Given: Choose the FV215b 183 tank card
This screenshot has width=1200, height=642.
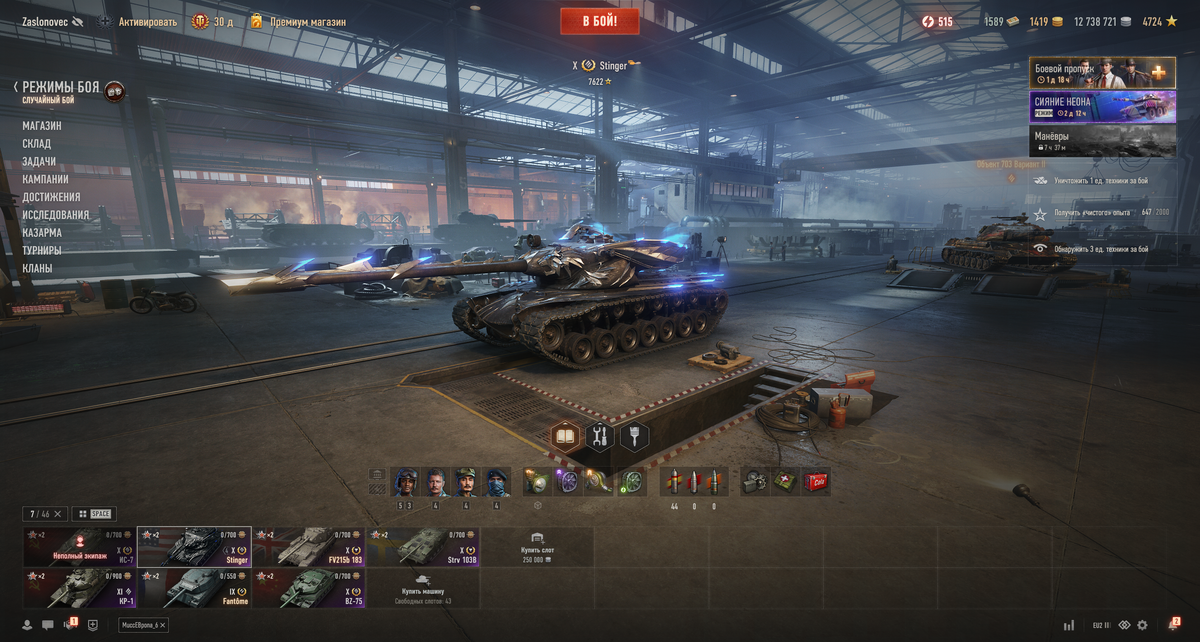Looking at the screenshot, I should pyautogui.click(x=308, y=547).
